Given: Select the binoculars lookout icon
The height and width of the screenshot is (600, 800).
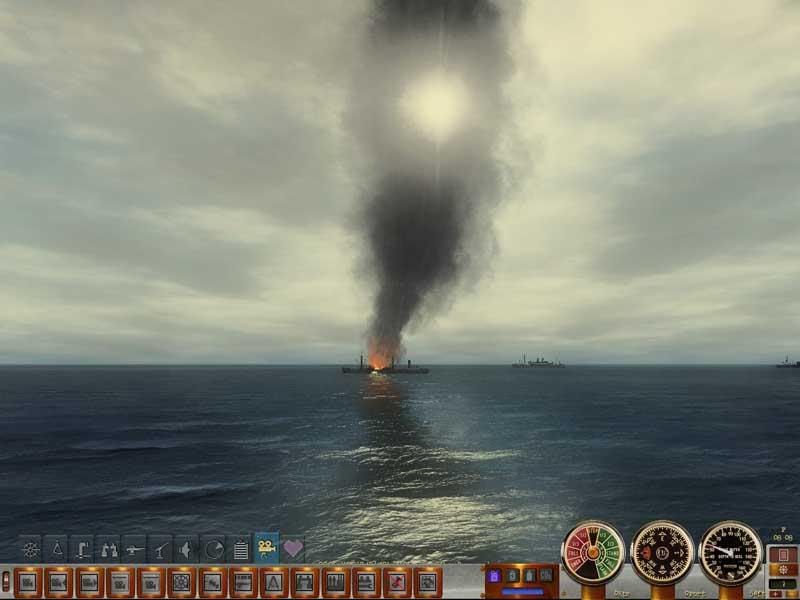Looking at the screenshot, I should 109,549.
